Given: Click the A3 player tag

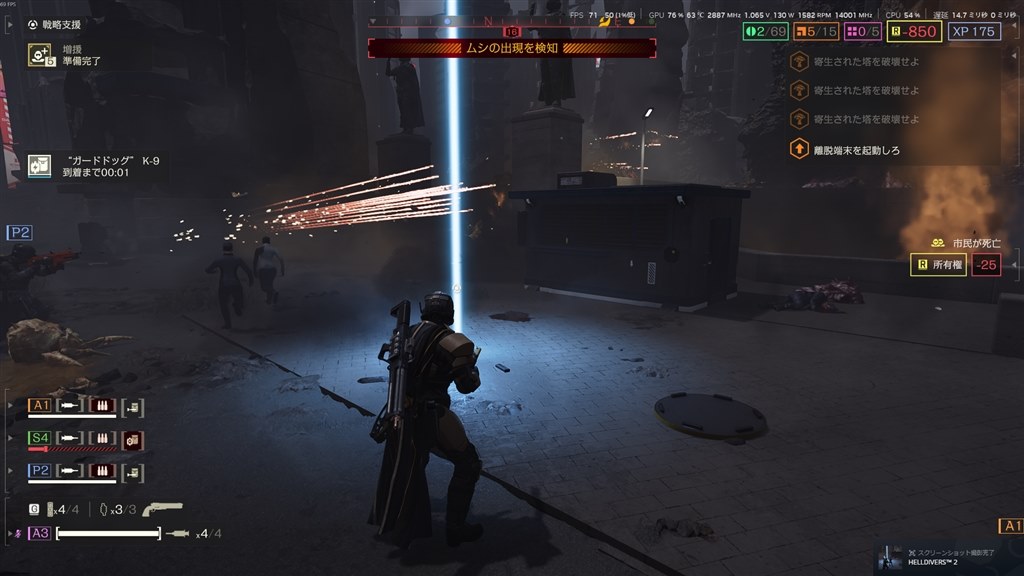Looking at the screenshot, I should (x=40, y=533).
